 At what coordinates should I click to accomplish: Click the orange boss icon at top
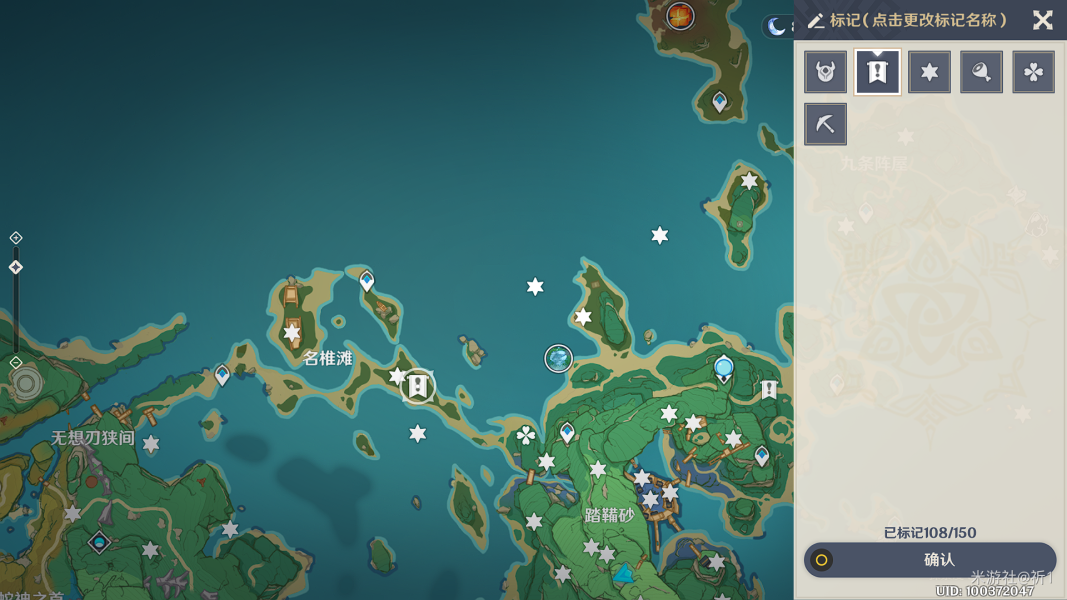680,15
